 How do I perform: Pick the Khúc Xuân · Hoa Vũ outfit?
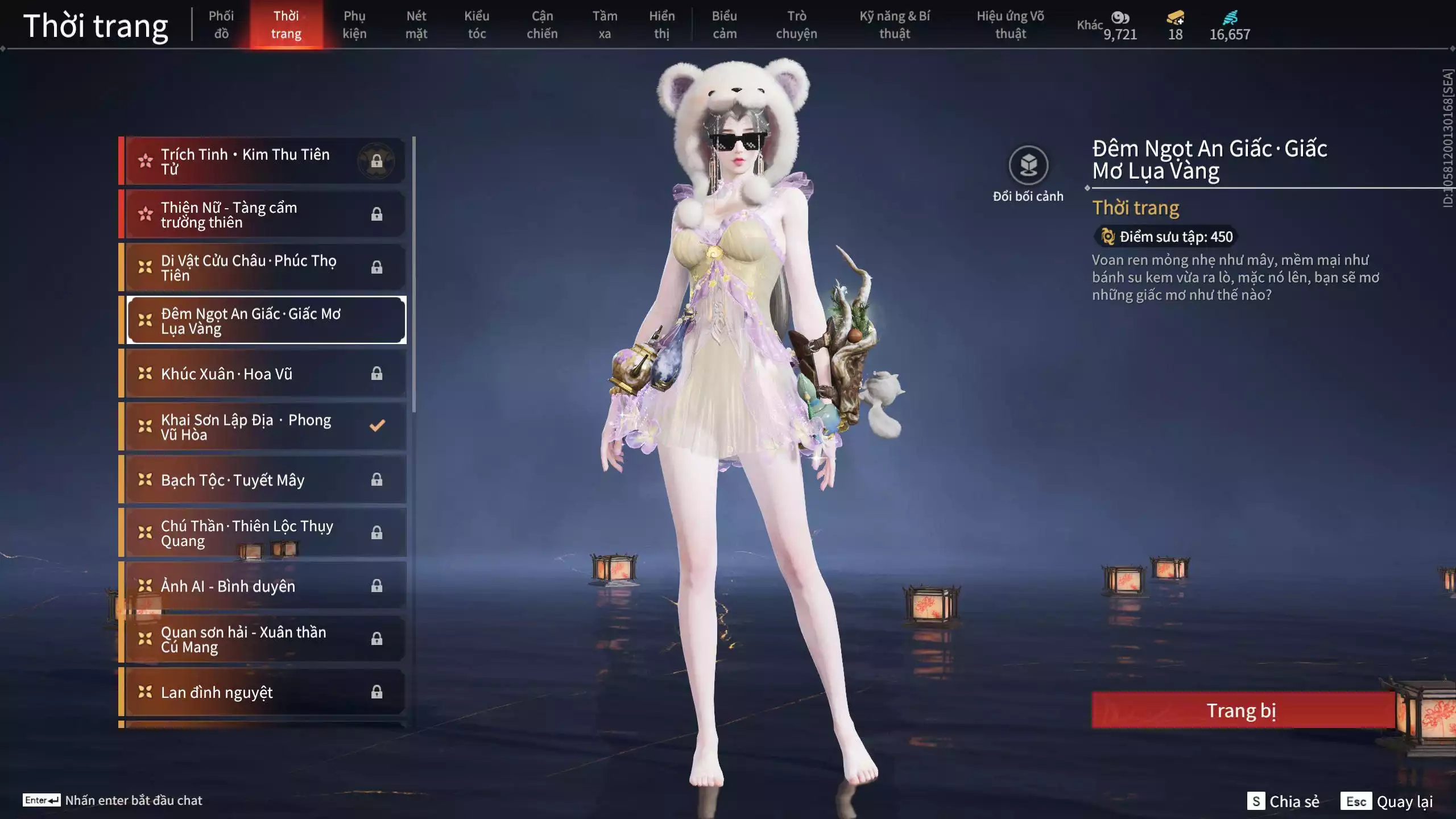264,374
